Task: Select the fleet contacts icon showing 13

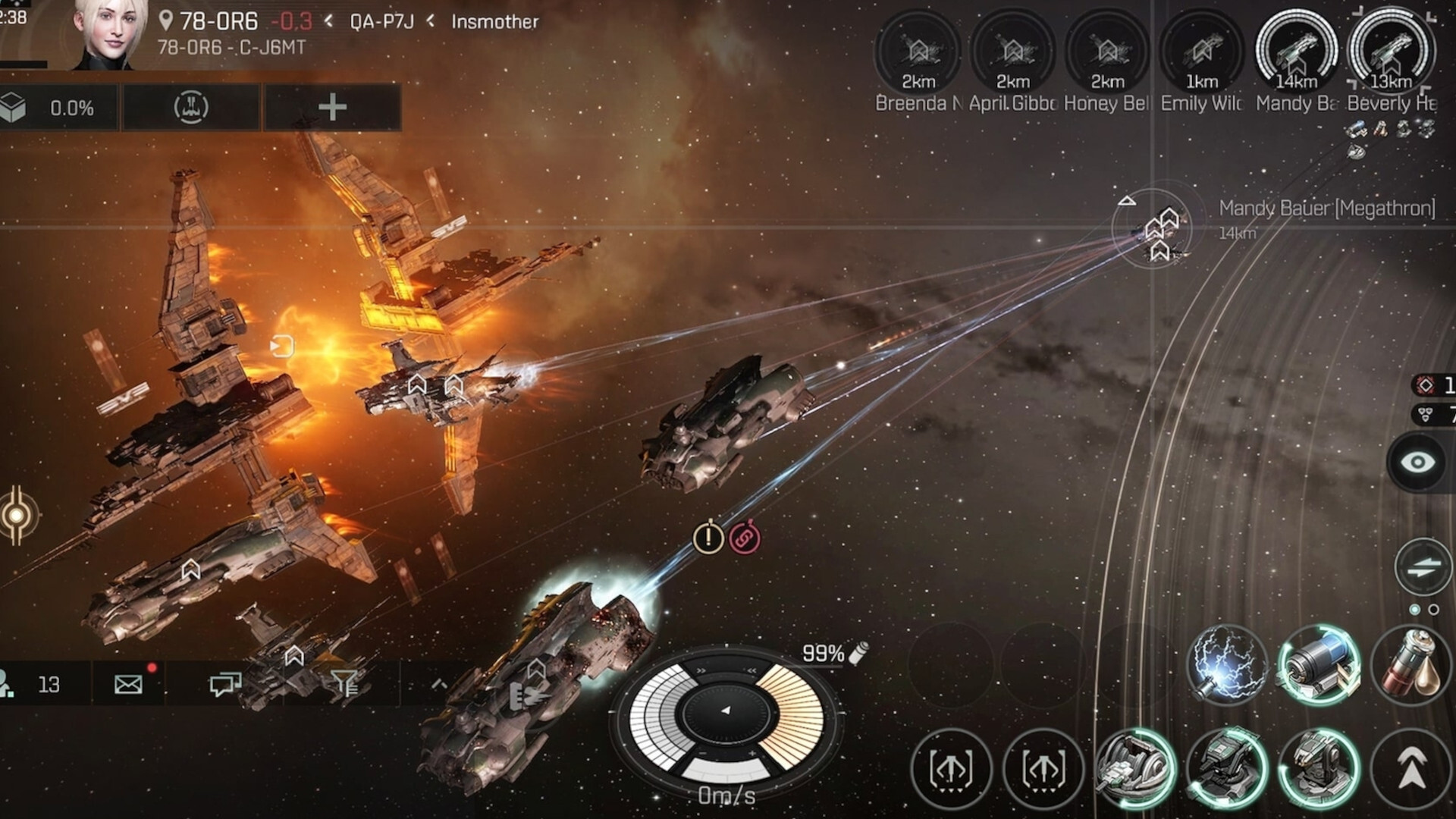Action: (x=30, y=684)
